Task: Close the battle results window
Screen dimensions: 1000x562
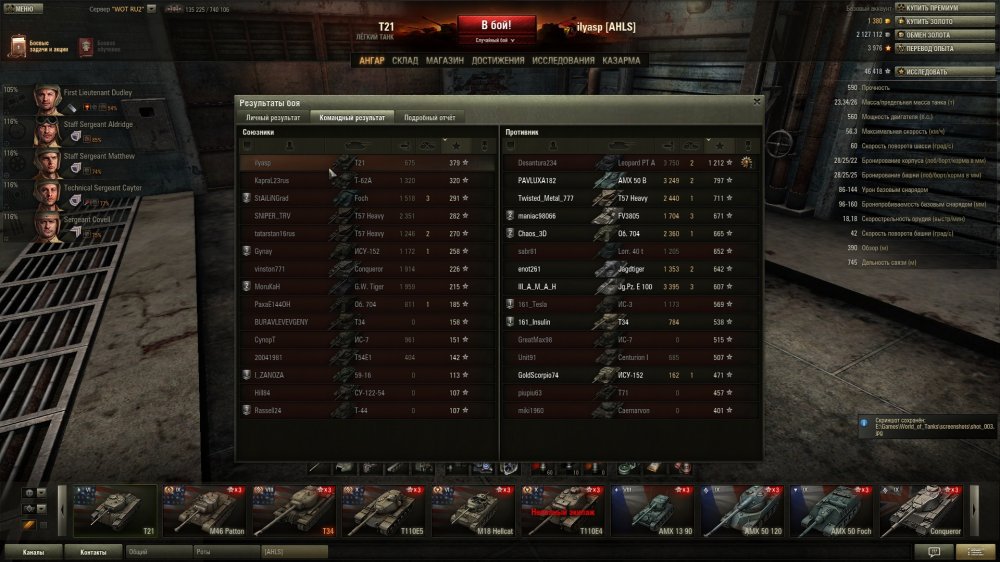Action: [756, 101]
